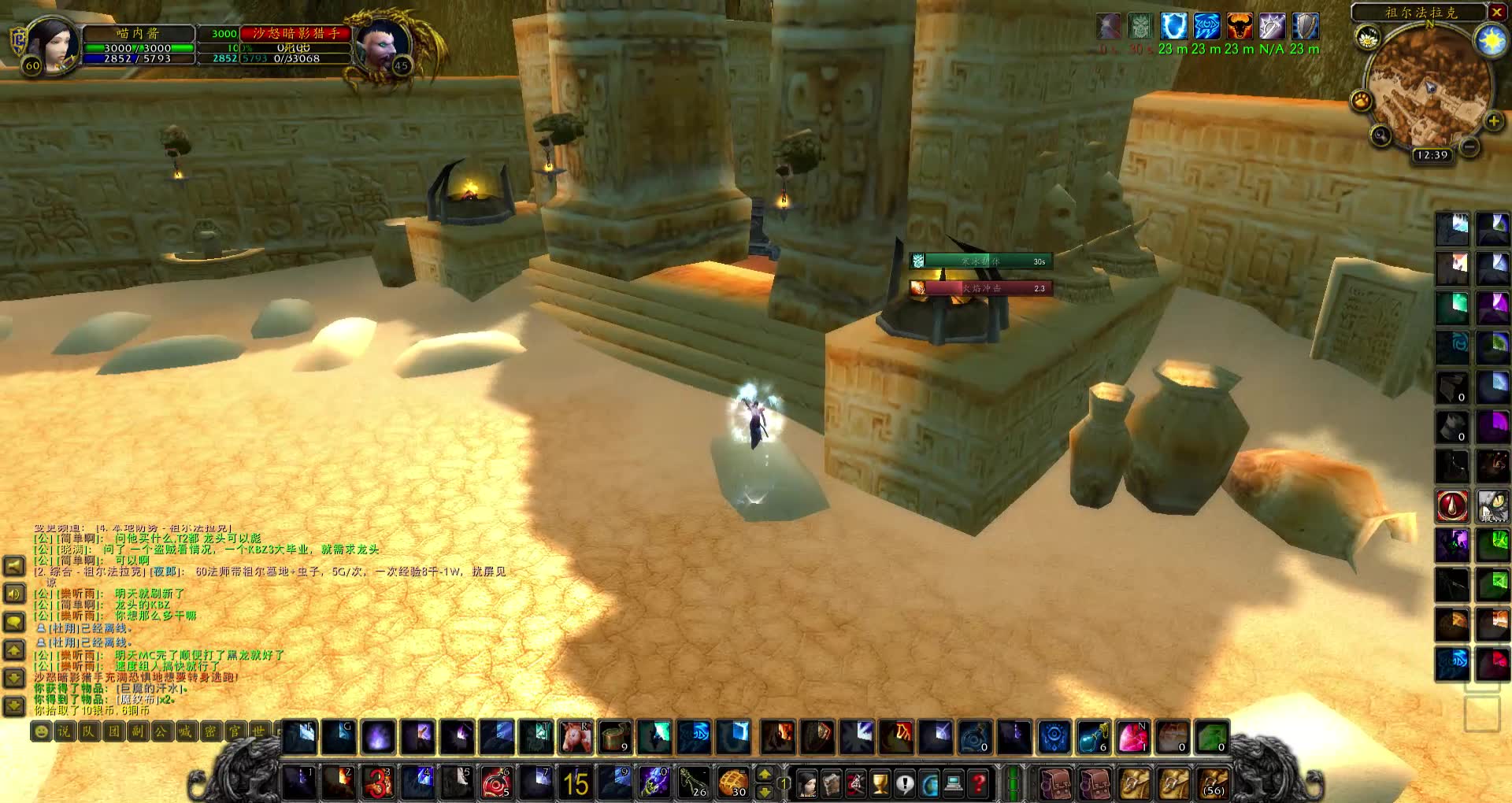Select the guild chat channel button 公
1512x803 pixels.
coord(161,731)
